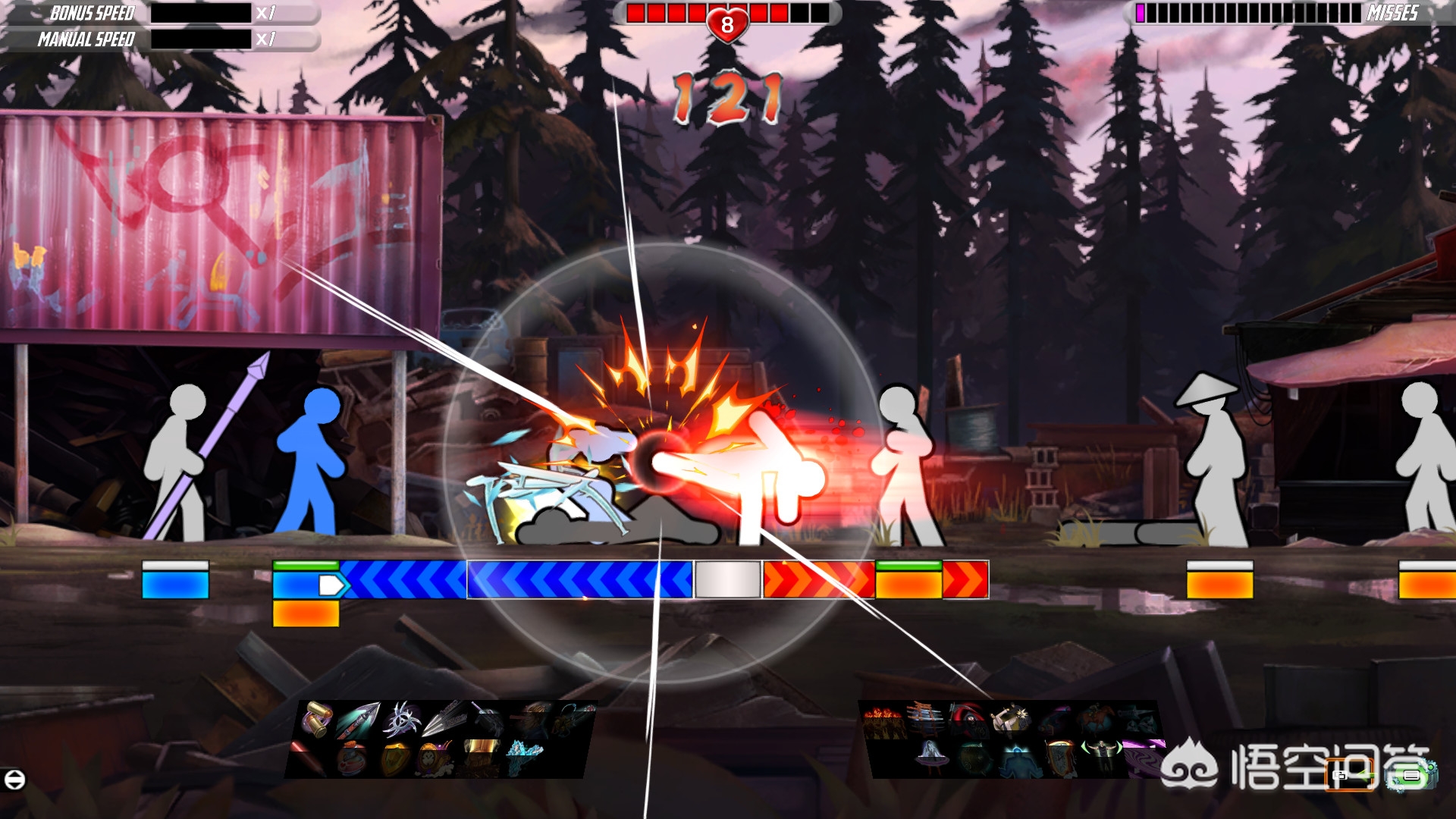Choose the steel throwing dagger skill icon
This screenshot has width=1456, height=819.
(444, 719)
